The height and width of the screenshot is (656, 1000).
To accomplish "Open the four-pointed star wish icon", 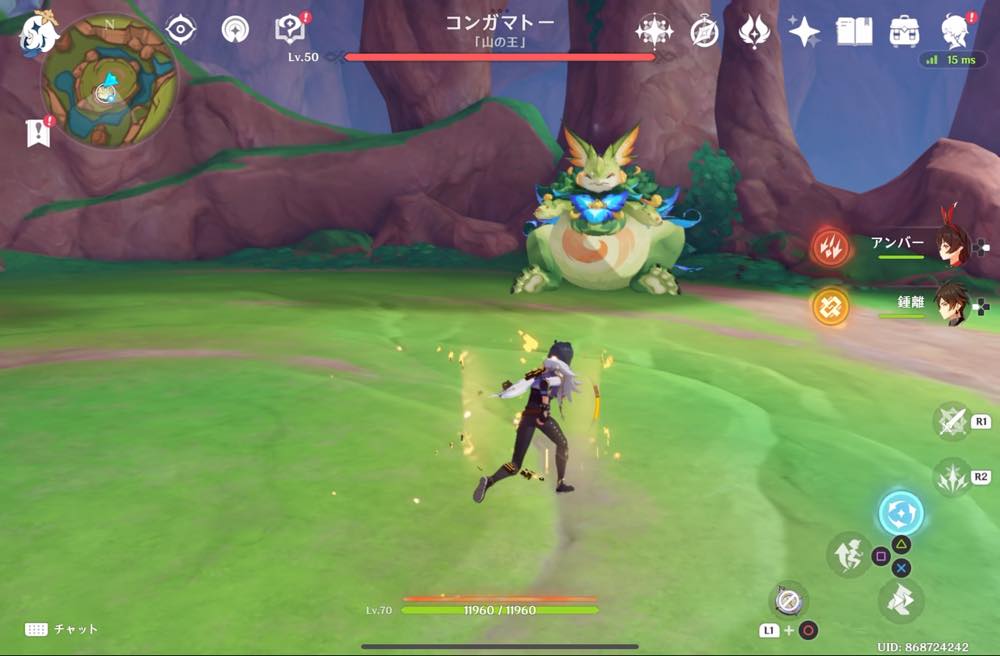I will 804,31.
